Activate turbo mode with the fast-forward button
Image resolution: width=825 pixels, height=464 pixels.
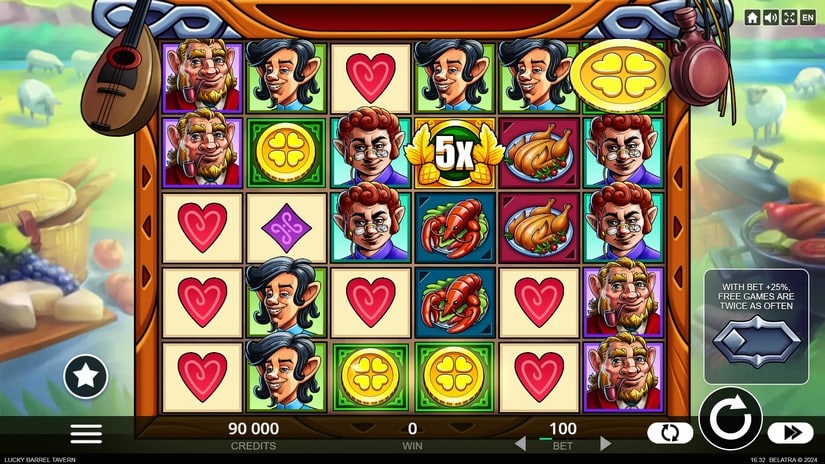tap(790, 433)
